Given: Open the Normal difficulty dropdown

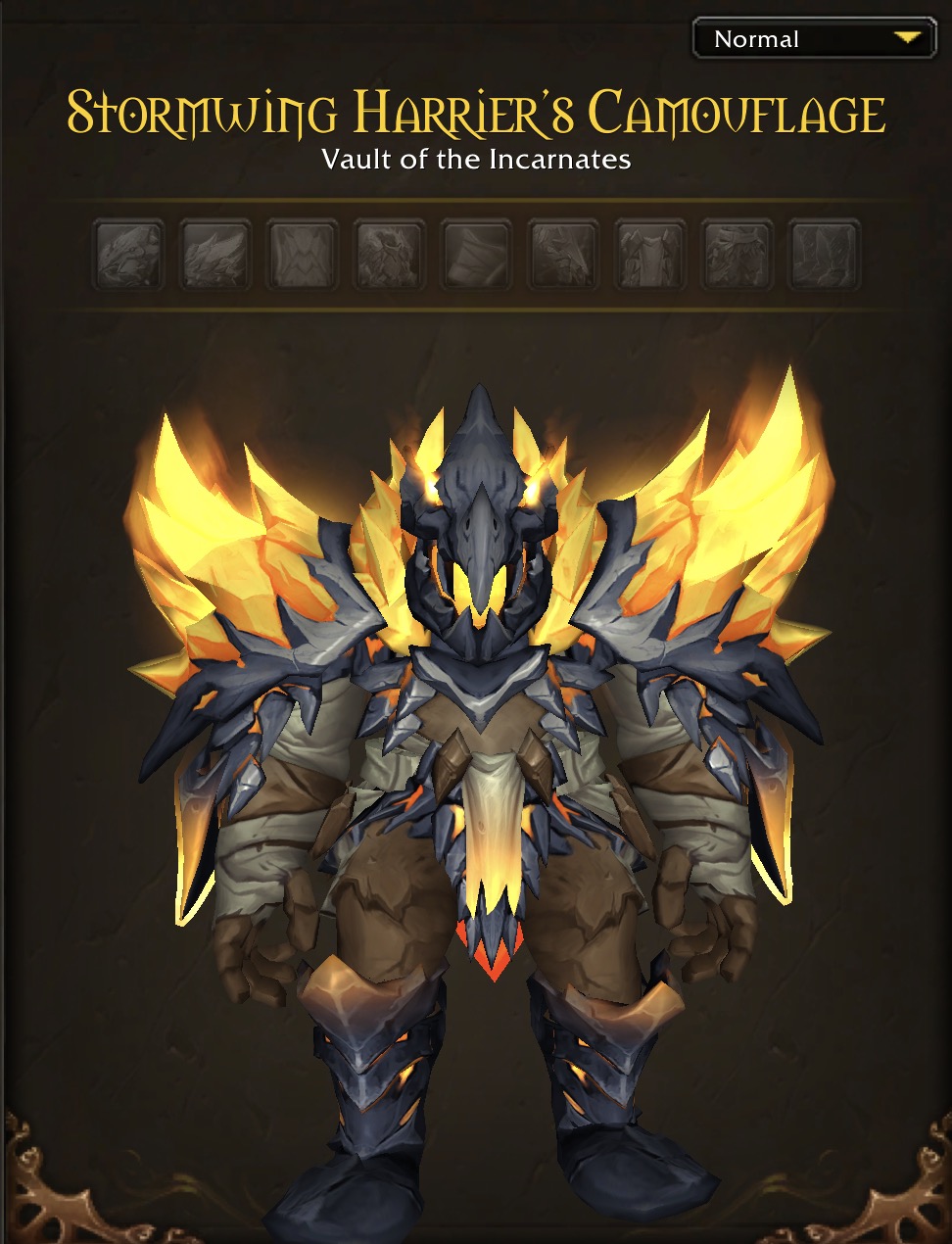Looking at the screenshot, I should coord(814,39).
